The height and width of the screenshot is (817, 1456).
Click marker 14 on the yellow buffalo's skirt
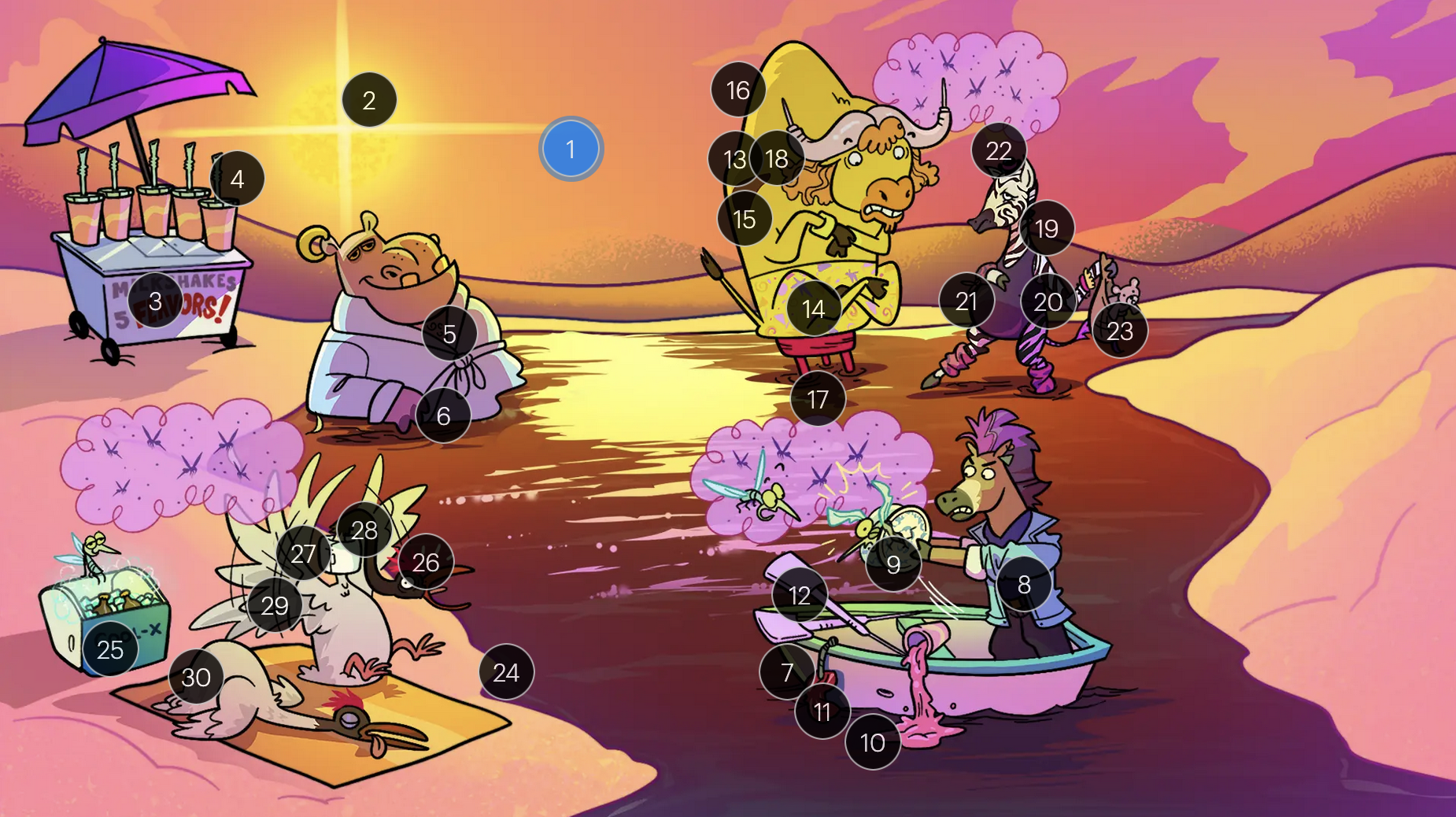[814, 309]
